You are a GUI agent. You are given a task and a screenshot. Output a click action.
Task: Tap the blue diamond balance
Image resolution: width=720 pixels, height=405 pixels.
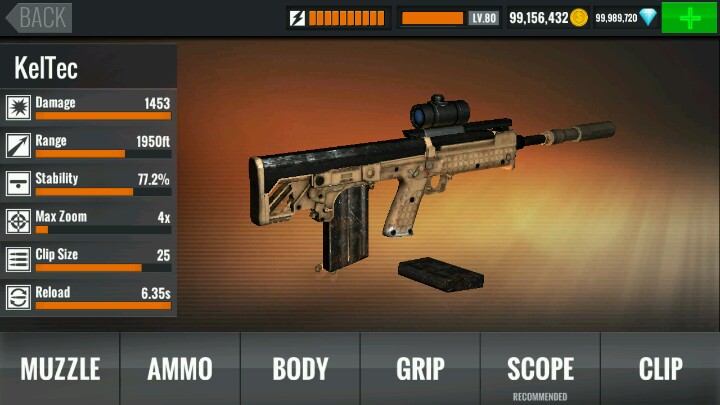coord(626,18)
